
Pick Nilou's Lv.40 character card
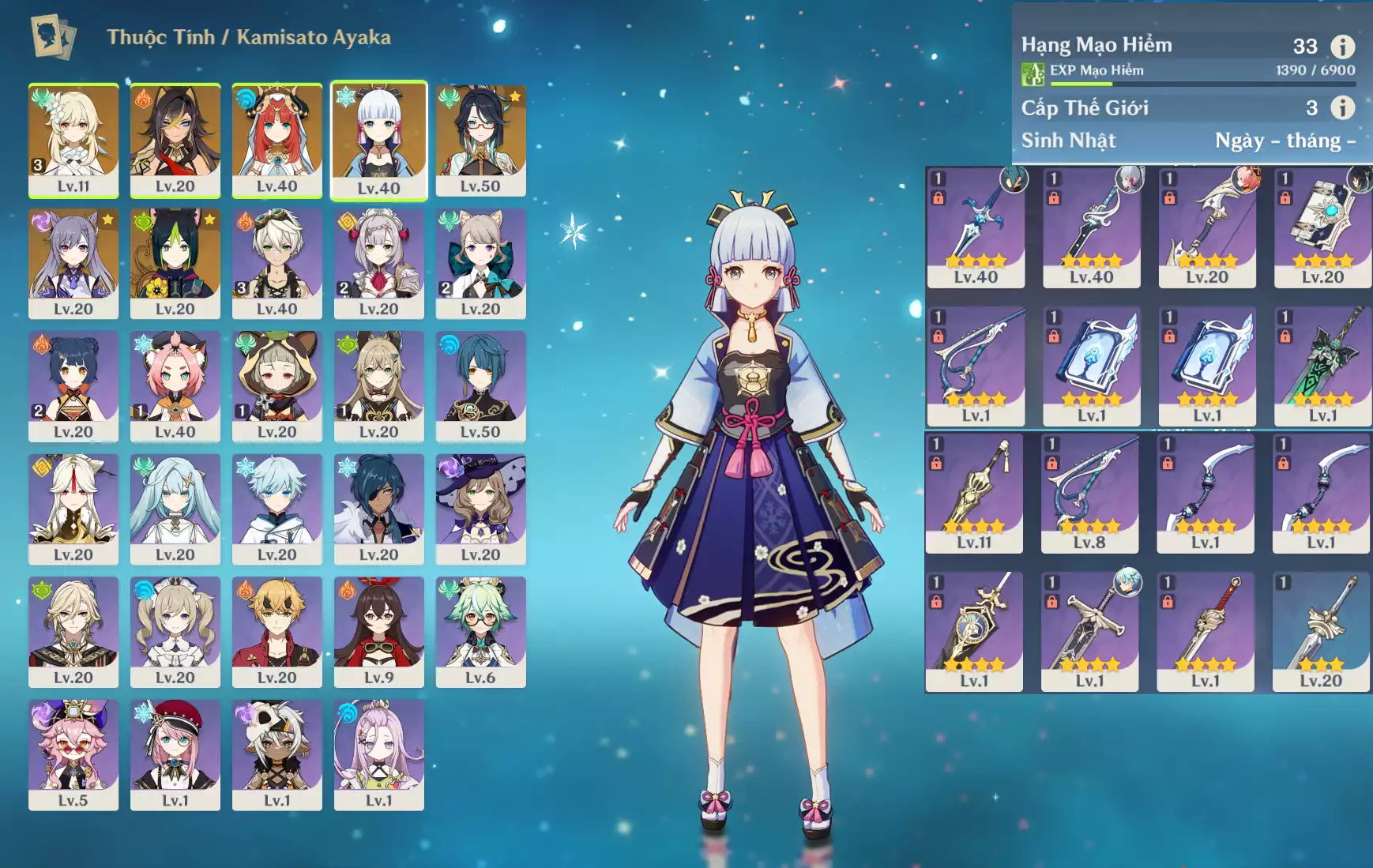coord(276,140)
